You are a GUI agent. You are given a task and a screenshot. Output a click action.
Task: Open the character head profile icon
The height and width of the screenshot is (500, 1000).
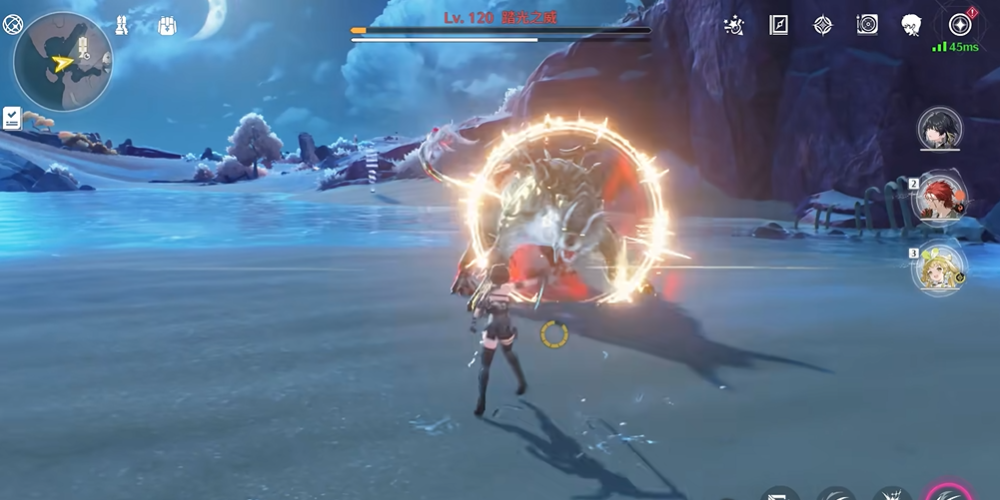point(911,25)
